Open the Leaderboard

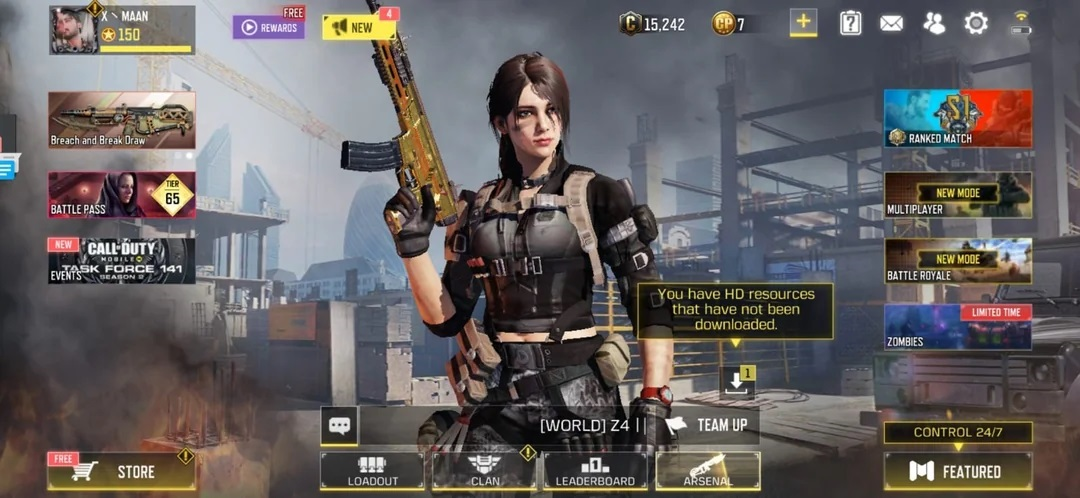[595, 471]
